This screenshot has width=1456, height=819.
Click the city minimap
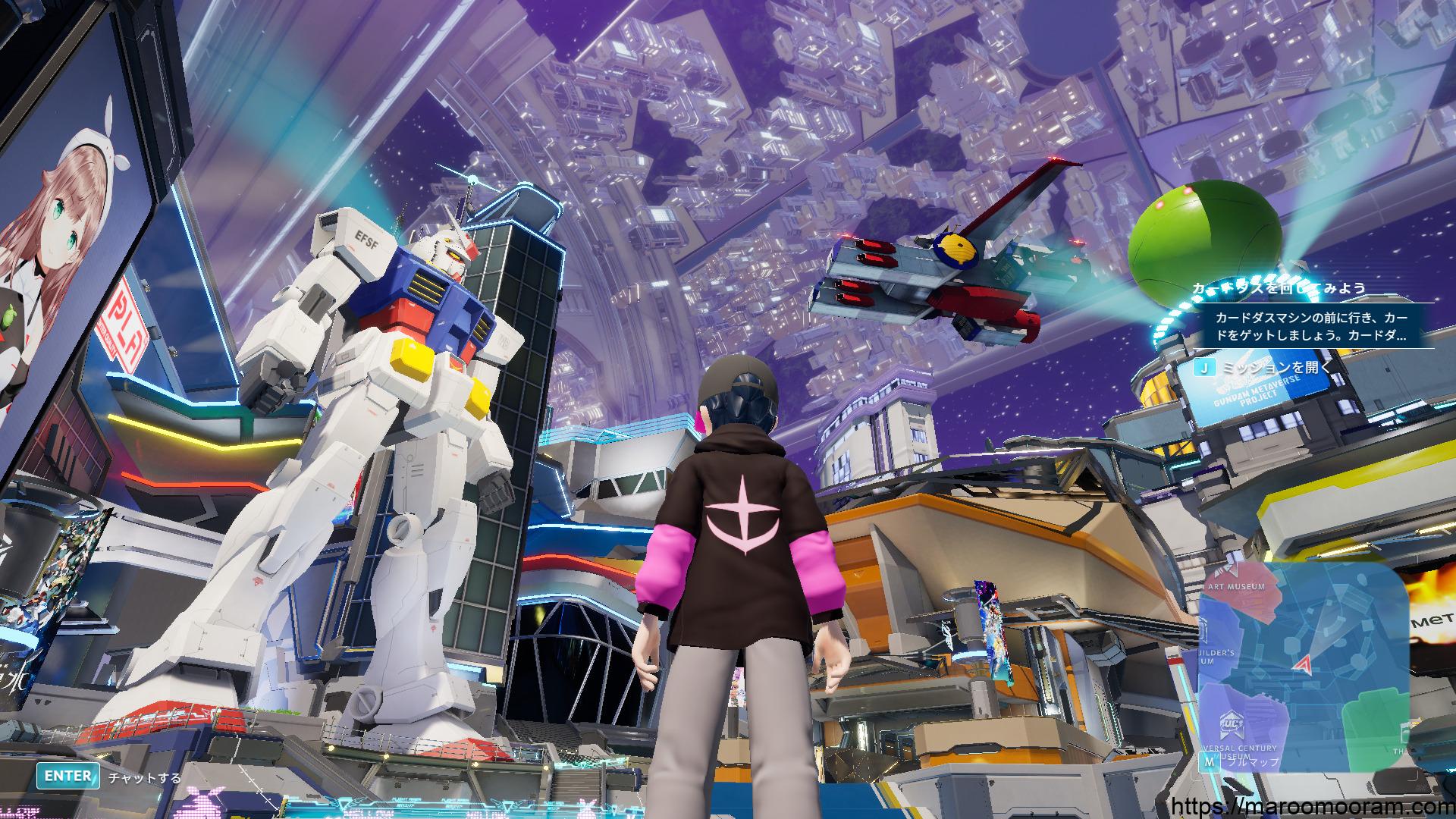click(1304, 666)
